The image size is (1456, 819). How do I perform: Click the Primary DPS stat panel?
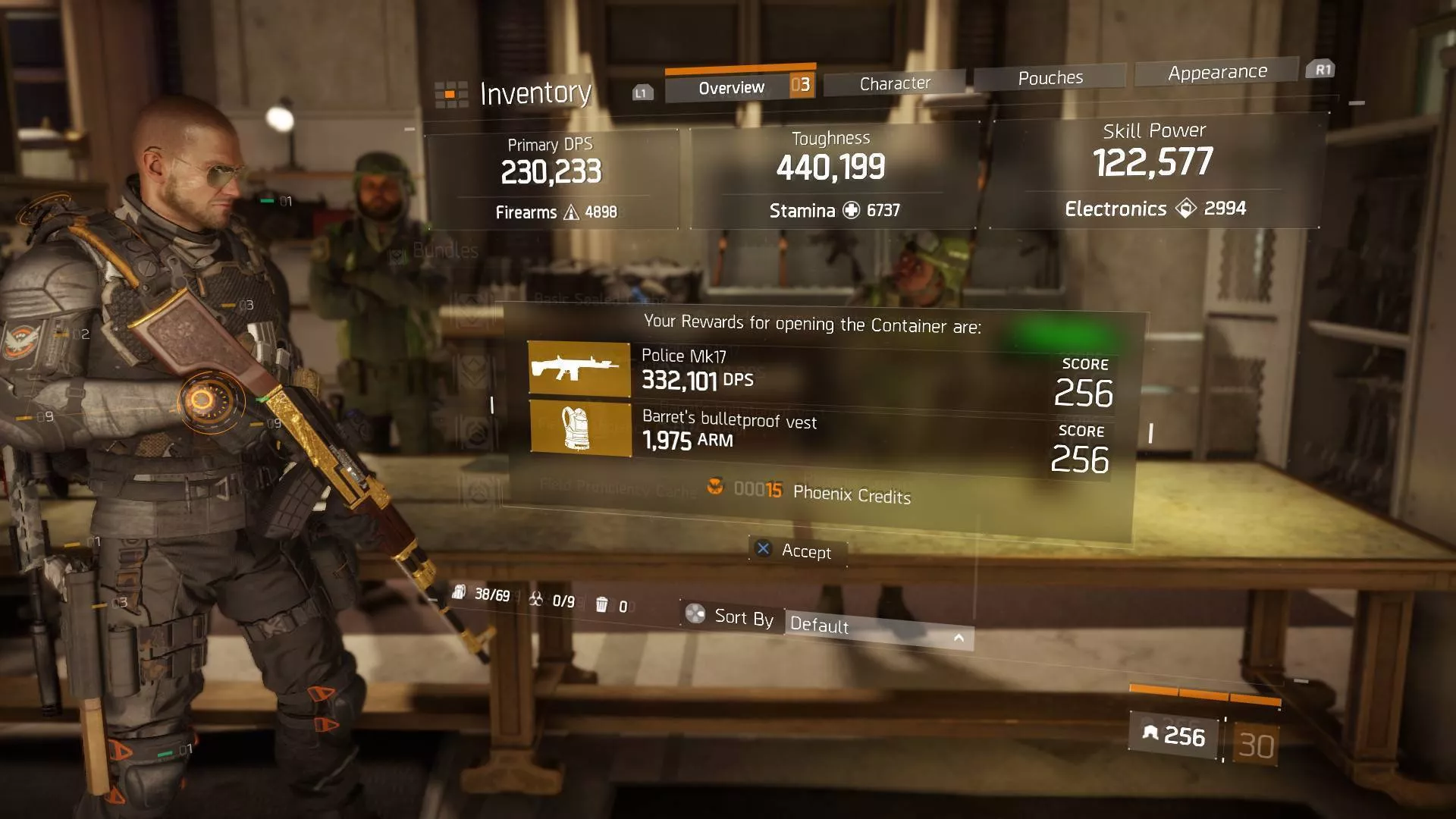point(552,180)
